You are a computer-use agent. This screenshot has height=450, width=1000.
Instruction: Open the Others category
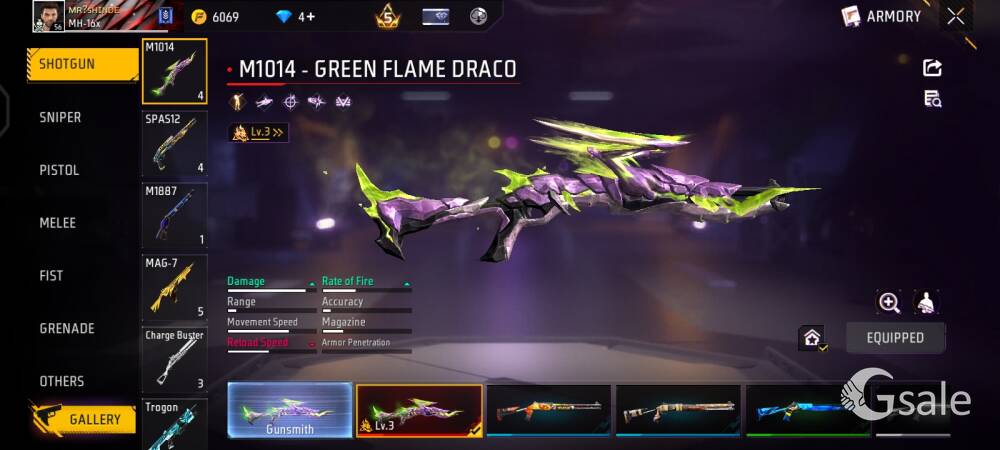[62, 381]
